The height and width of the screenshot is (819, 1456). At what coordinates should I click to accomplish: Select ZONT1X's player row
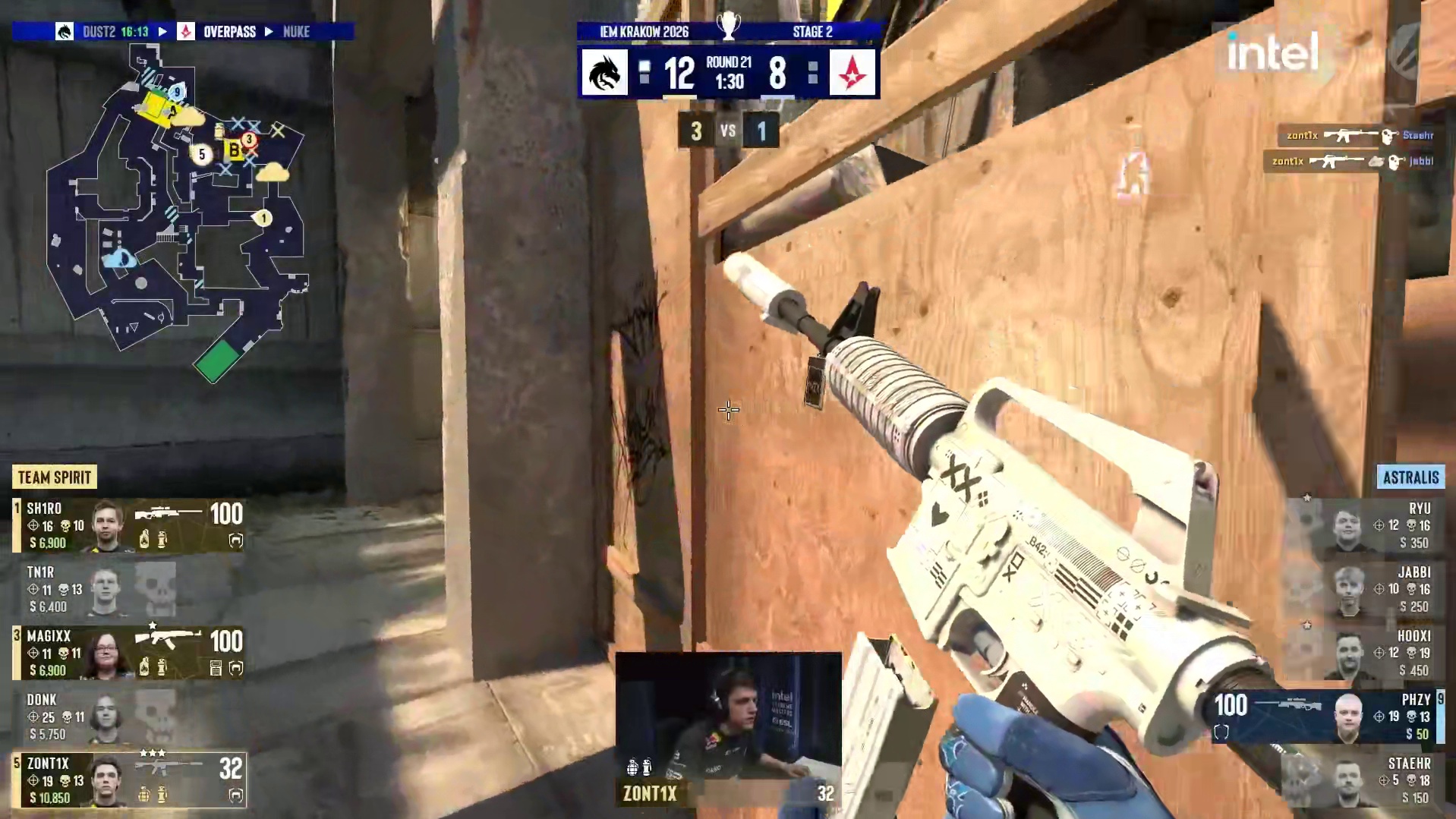point(129,780)
